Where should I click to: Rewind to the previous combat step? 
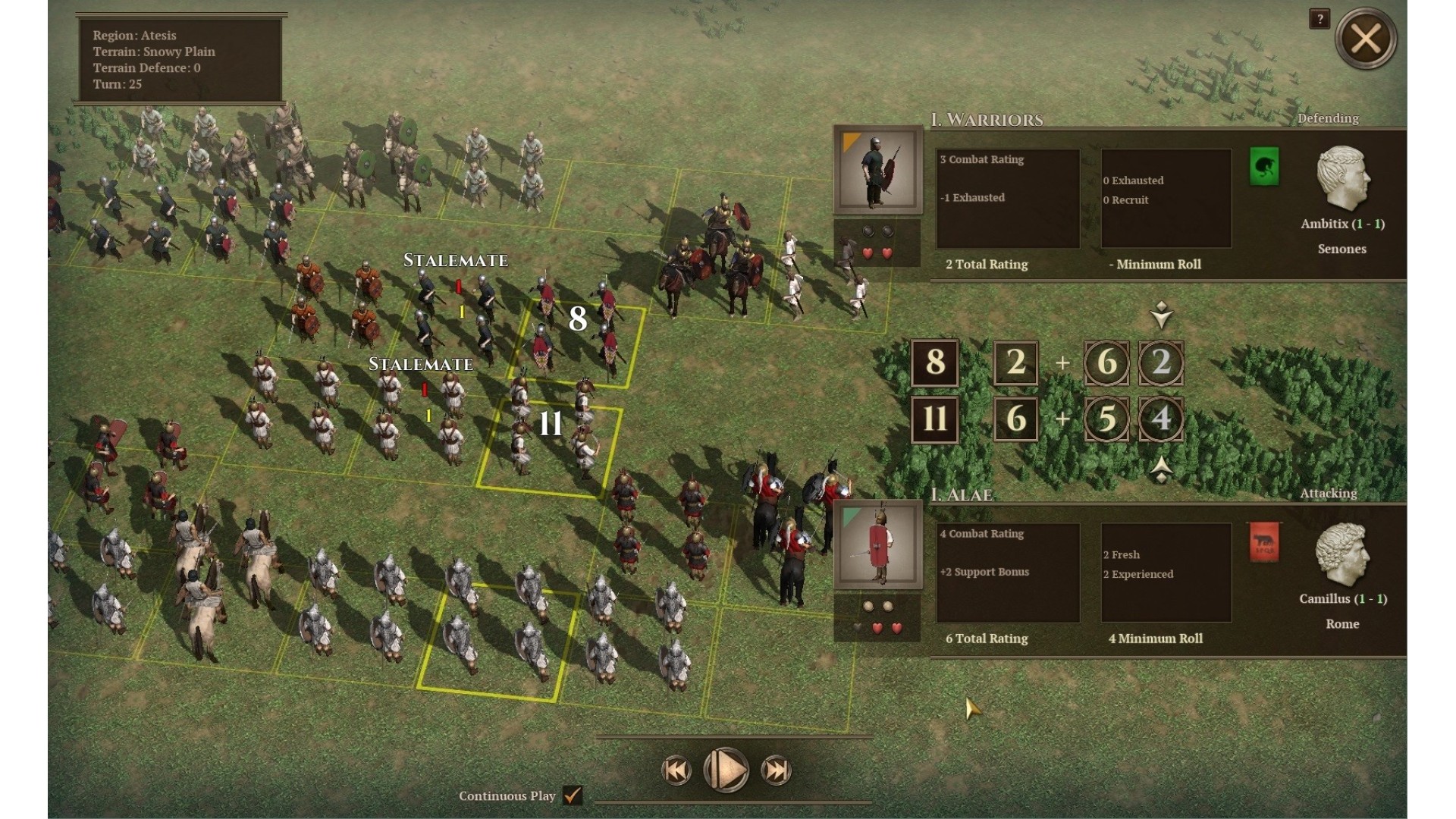pos(676,770)
